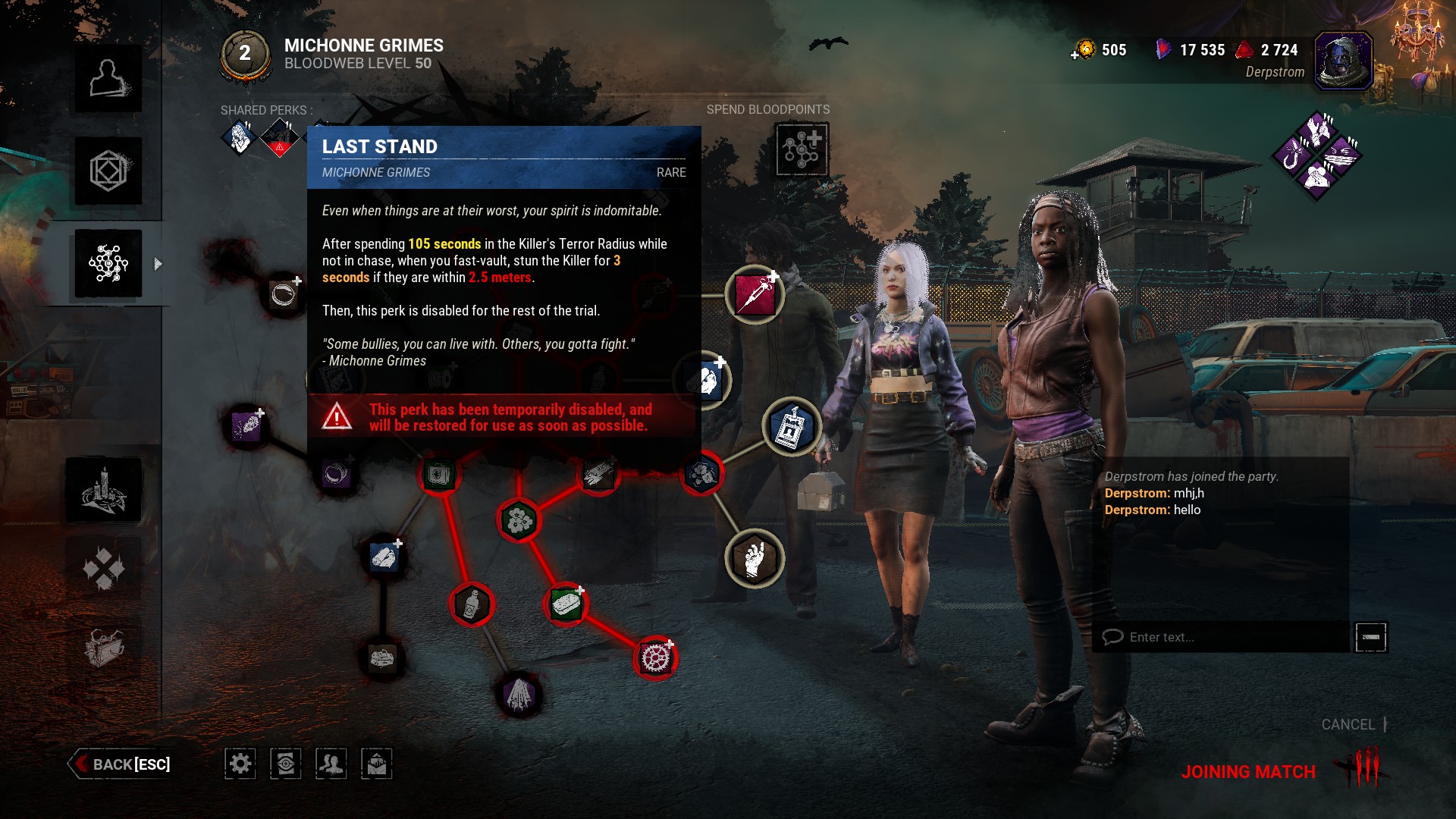Click the add auric cells plus icon
Screen dimensions: 1456x819
pos(1075,55)
